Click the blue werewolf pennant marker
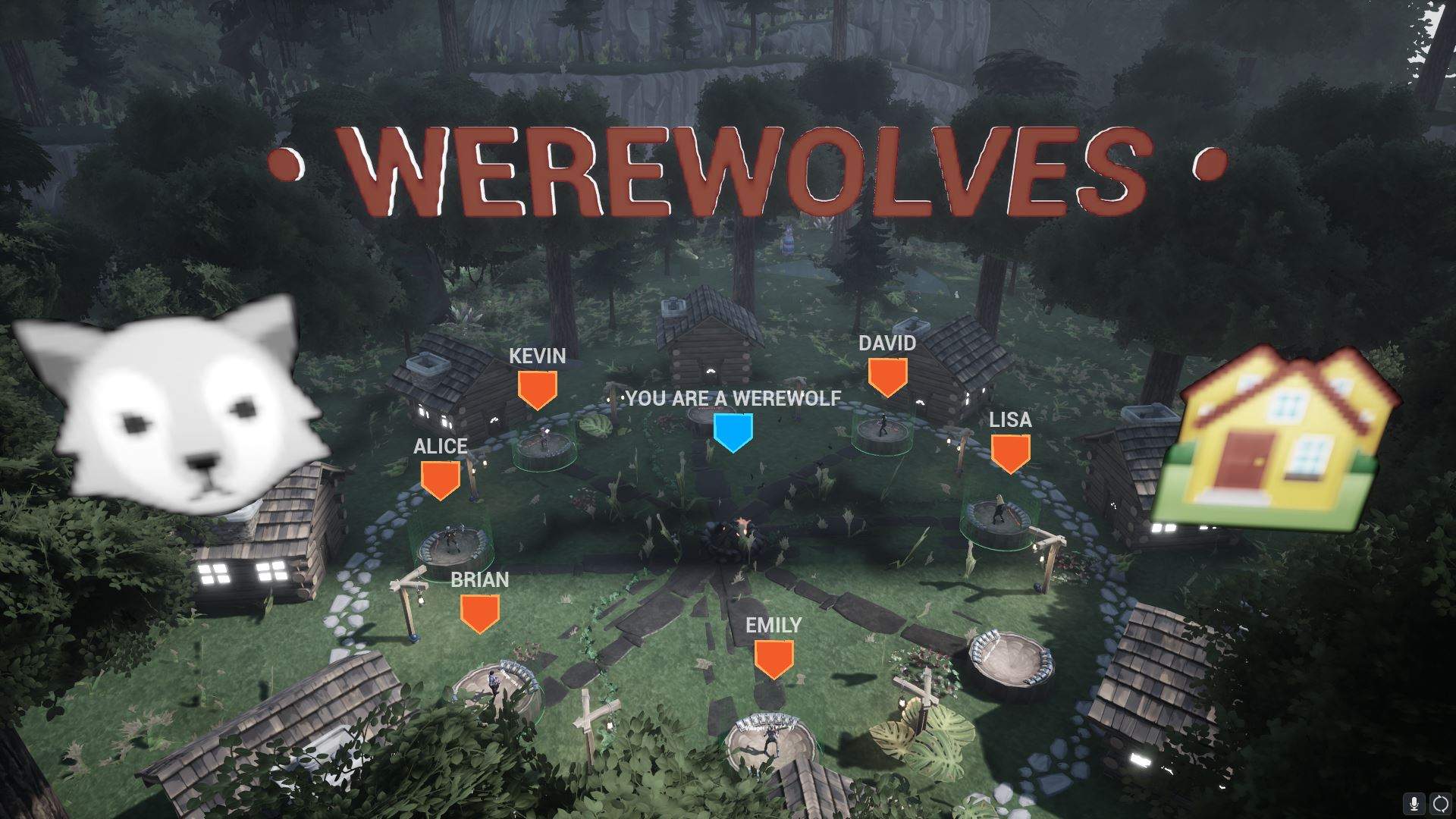The width and height of the screenshot is (1456, 819). [733, 430]
